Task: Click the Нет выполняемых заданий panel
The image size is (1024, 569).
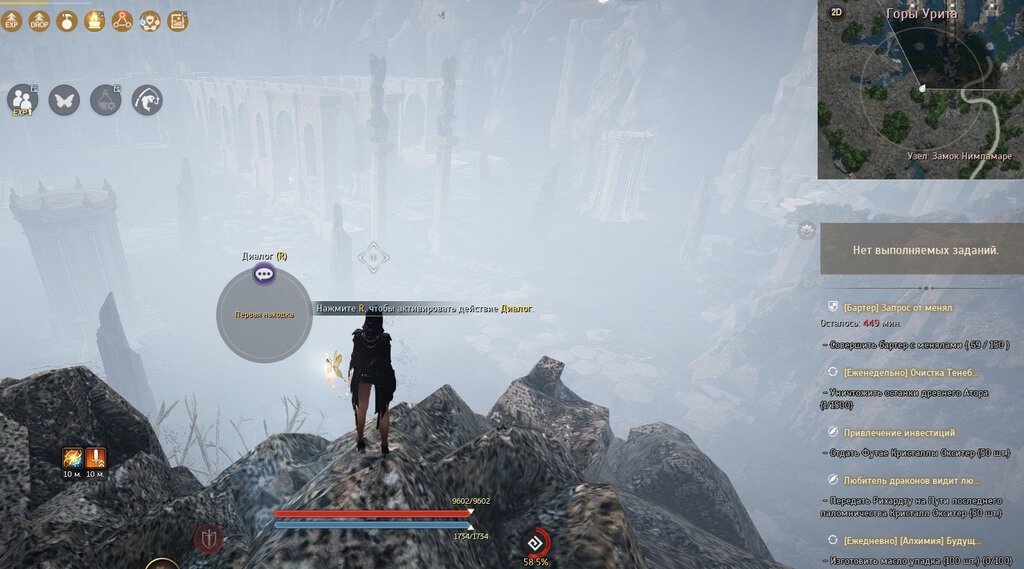Action: (x=921, y=248)
